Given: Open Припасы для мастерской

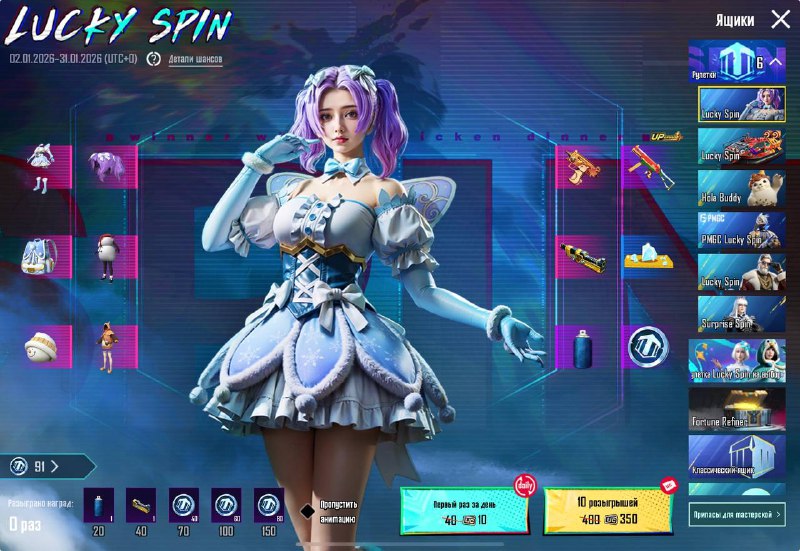Looking at the screenshot, I should 738,513.
